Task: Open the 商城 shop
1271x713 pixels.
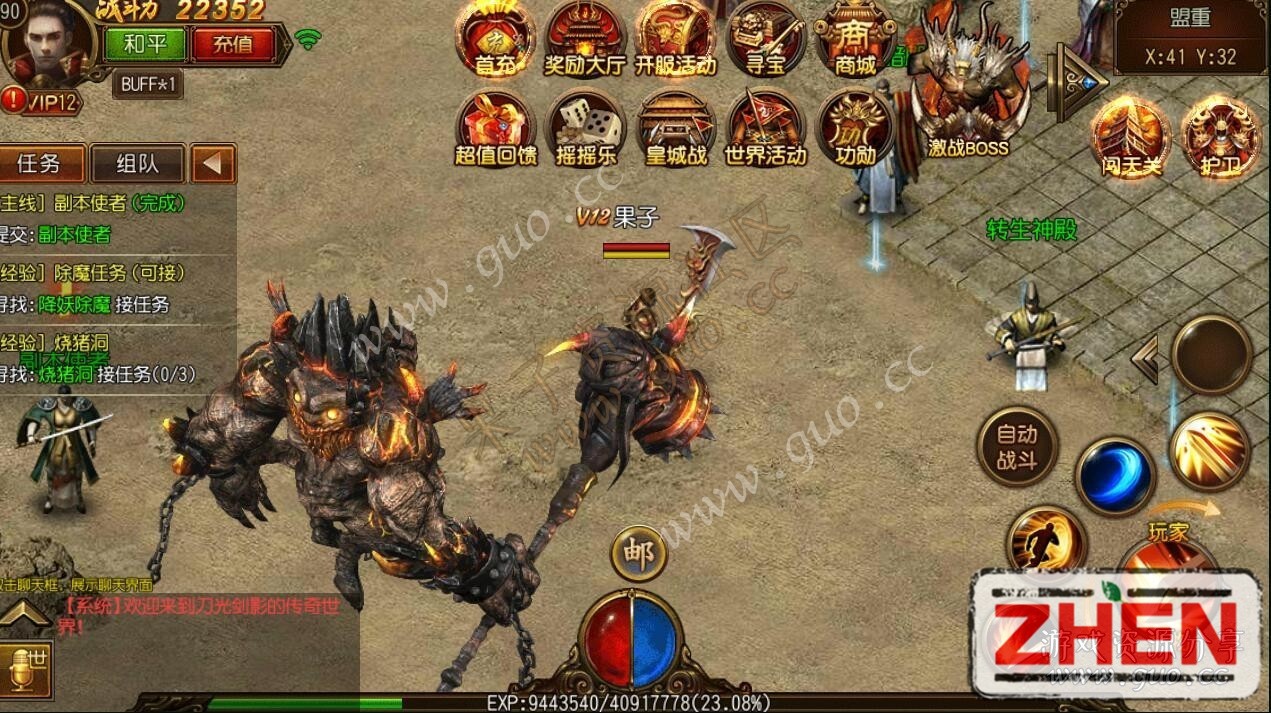Action: pyautogui.click(x=855, y=38)
